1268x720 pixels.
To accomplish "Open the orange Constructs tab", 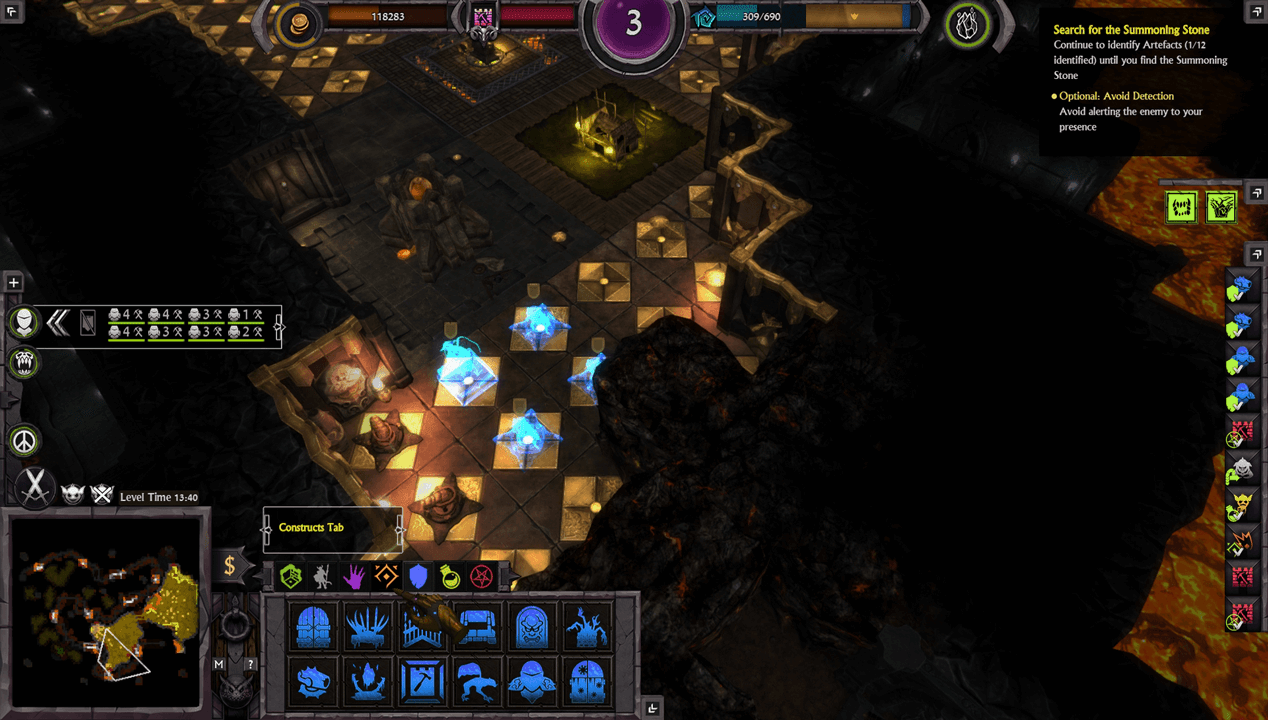I will click(x=386, y=575).
